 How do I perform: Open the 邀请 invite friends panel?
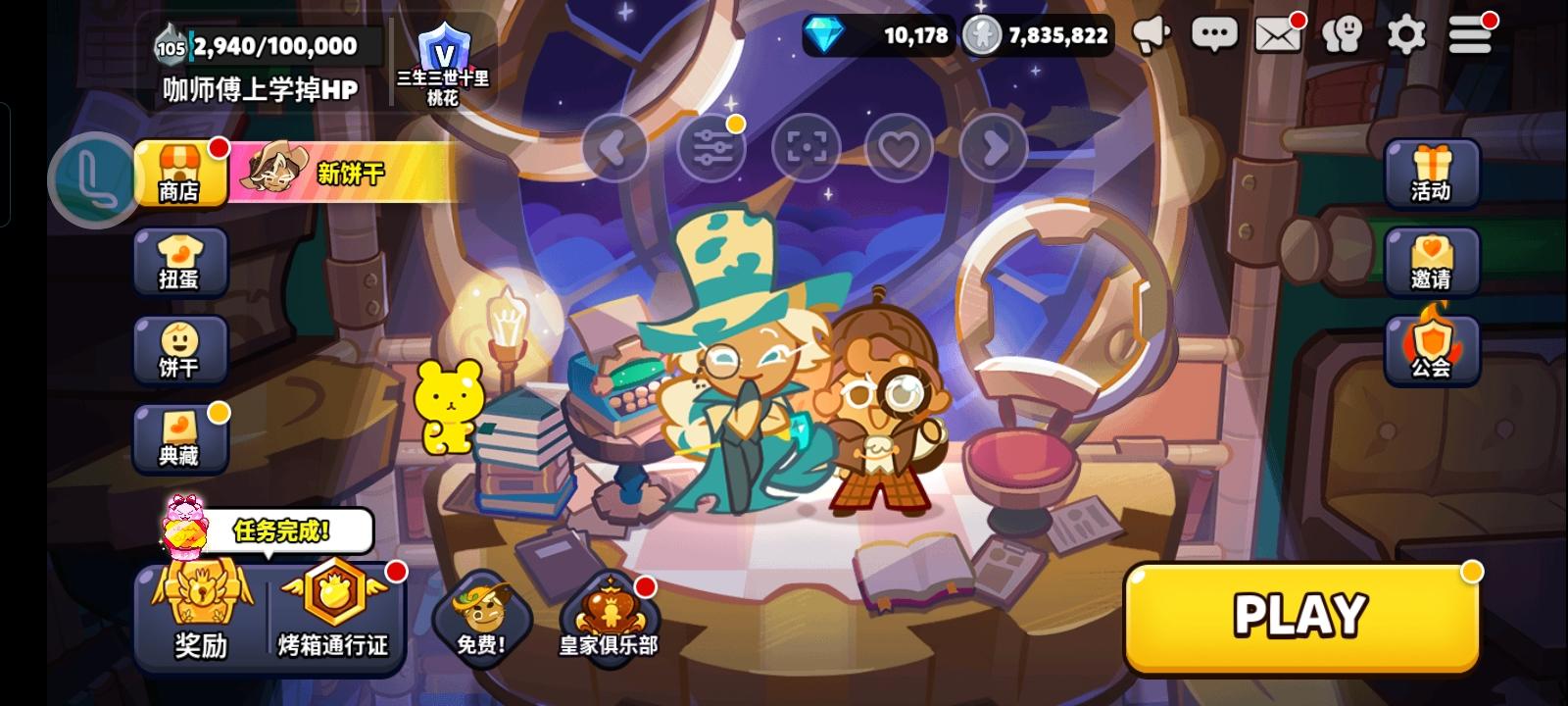click(1433, 262)
